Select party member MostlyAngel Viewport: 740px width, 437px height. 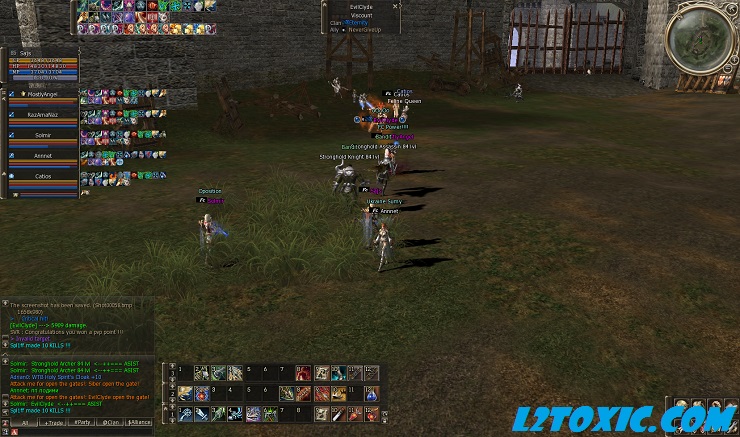tap(43, 94)
